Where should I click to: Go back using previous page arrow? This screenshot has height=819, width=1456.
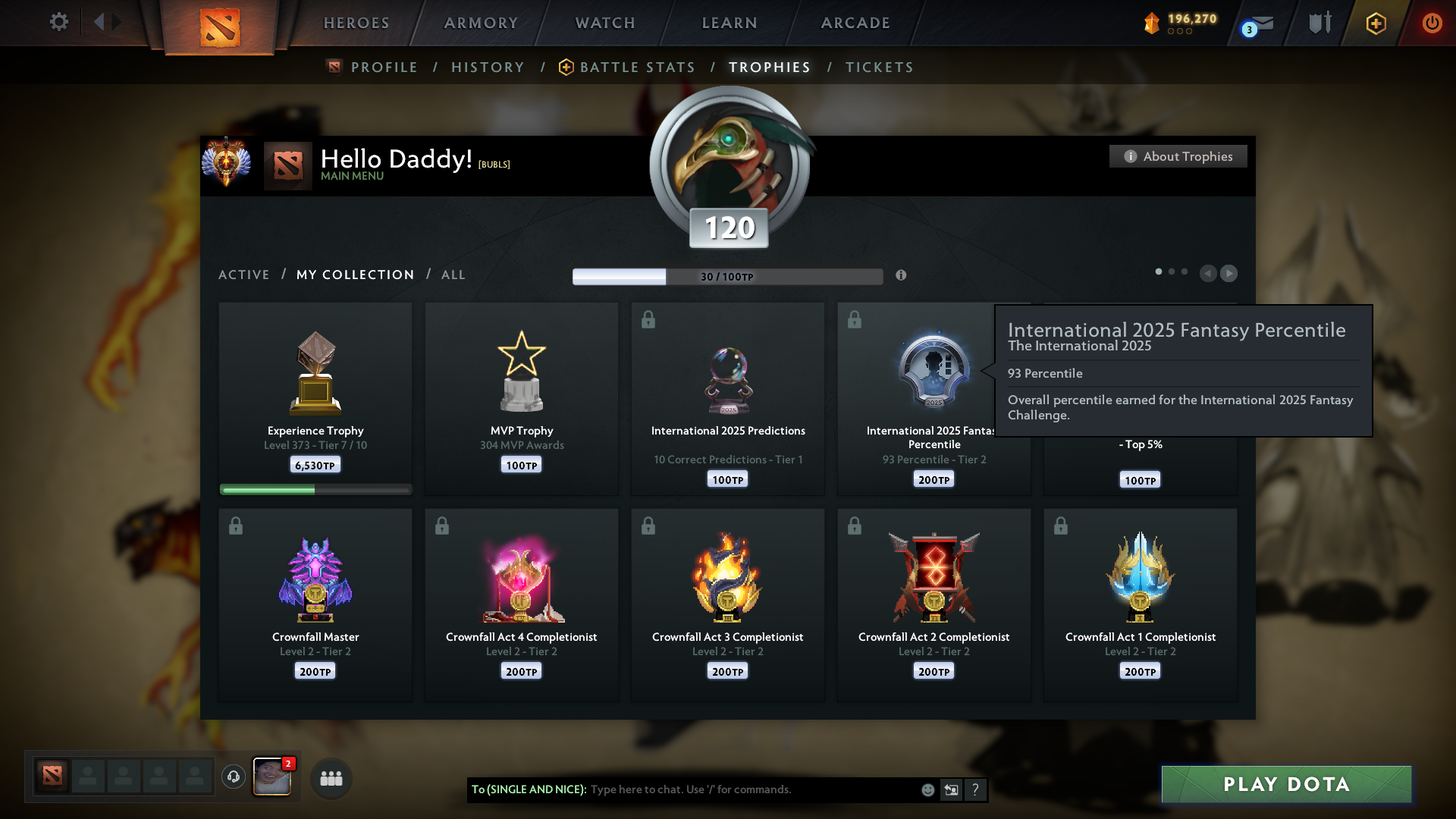click(x=1209, y=274)
